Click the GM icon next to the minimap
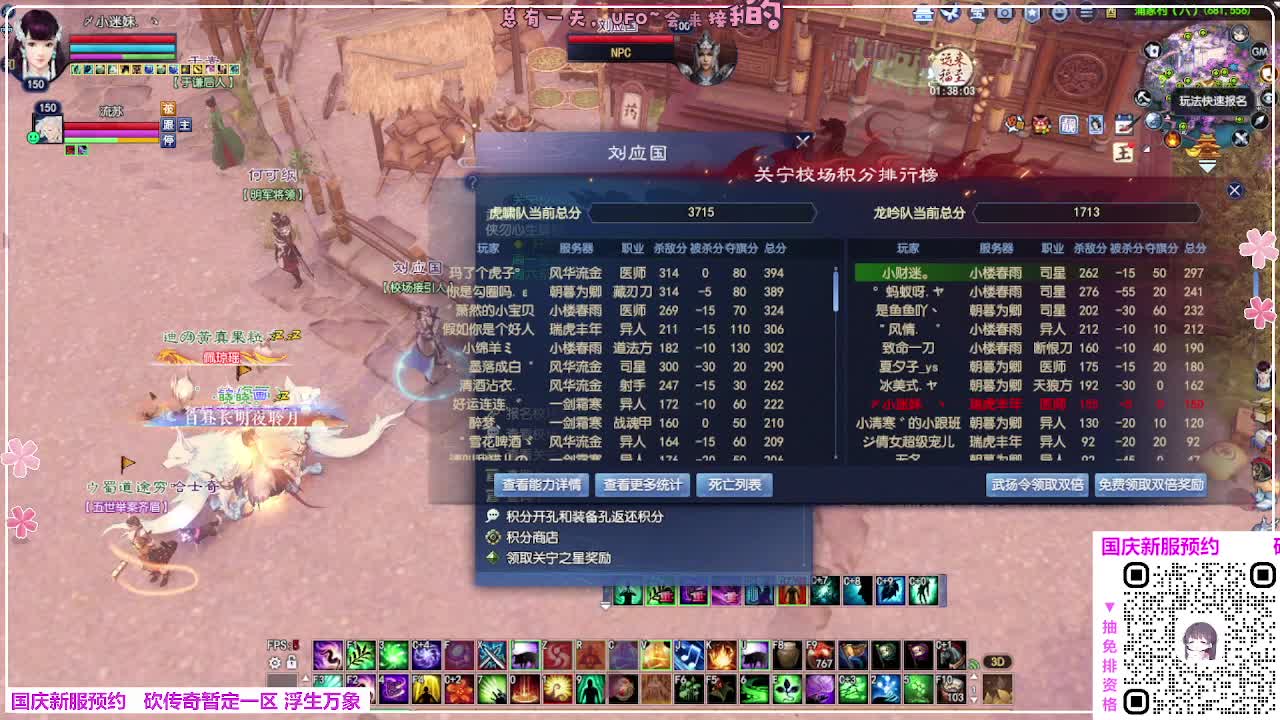The image size is (1280, 720). 1259,52
